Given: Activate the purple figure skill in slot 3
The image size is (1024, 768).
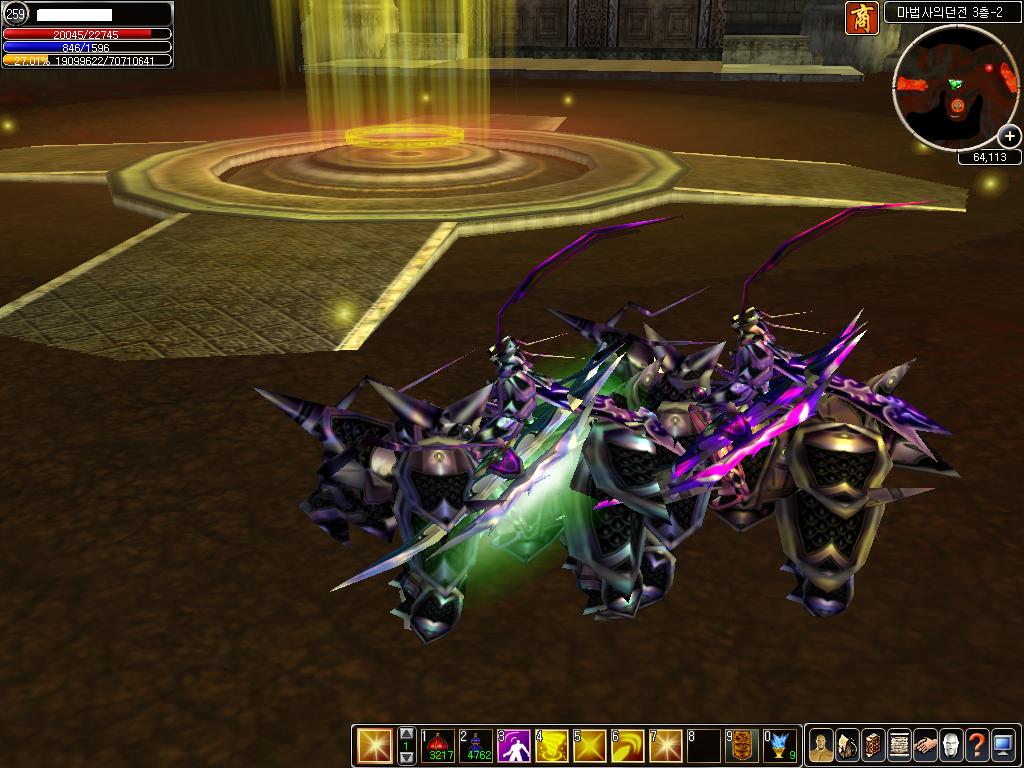Looking at the screenshot, I should coord(514,746).
